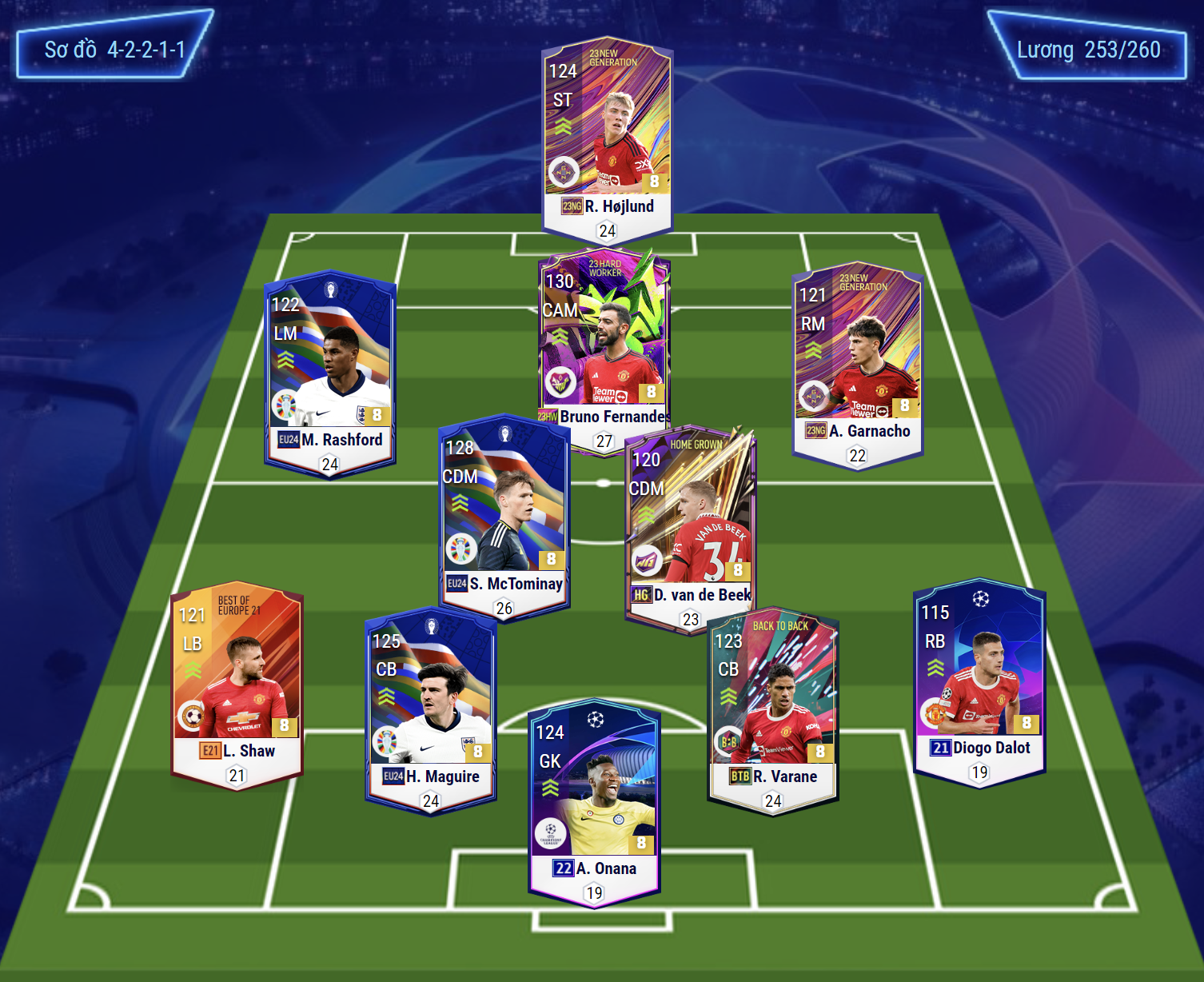Select the A. Garnacho RM card
This screenshot has width=1204, height=982.
[x=857, y=360]
